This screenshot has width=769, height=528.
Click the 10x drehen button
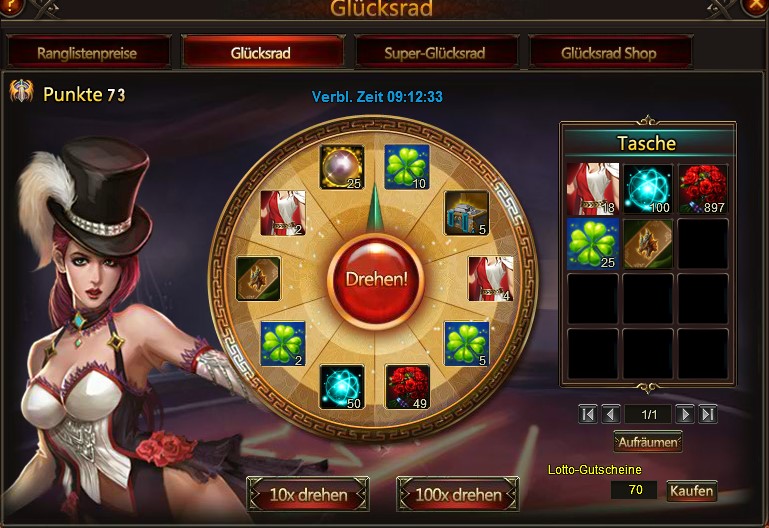pos(308,494)
